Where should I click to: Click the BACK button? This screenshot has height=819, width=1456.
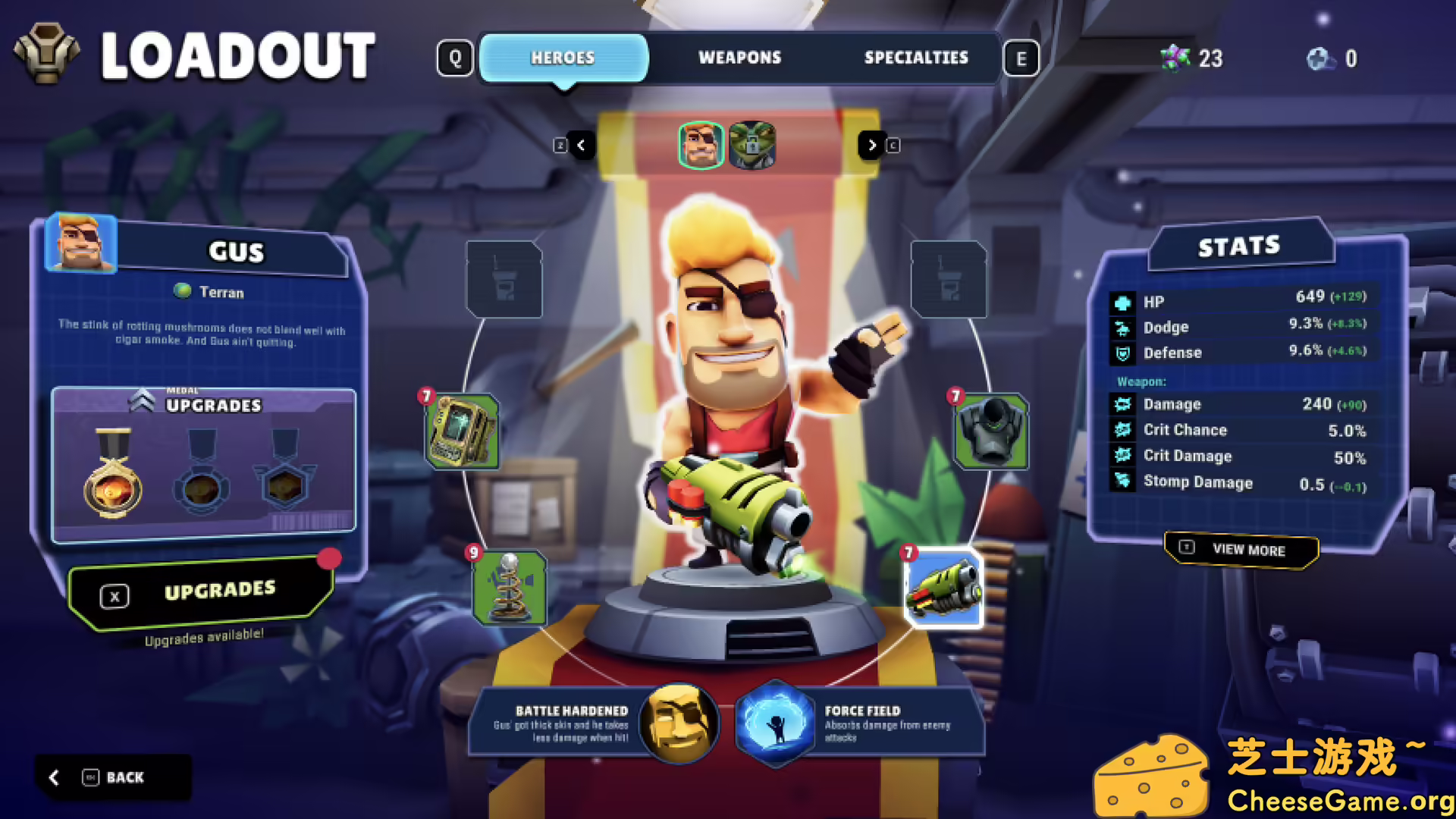click(114, 777)
